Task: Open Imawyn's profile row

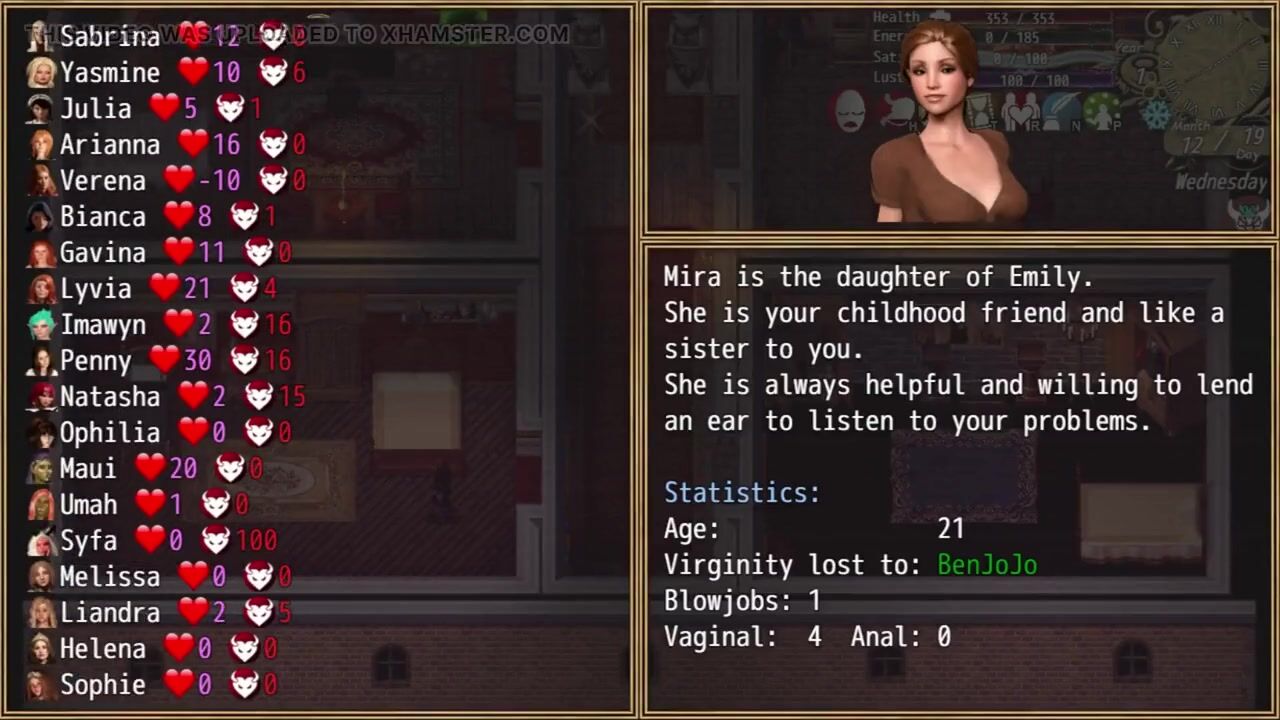Action: click(102, 325)
